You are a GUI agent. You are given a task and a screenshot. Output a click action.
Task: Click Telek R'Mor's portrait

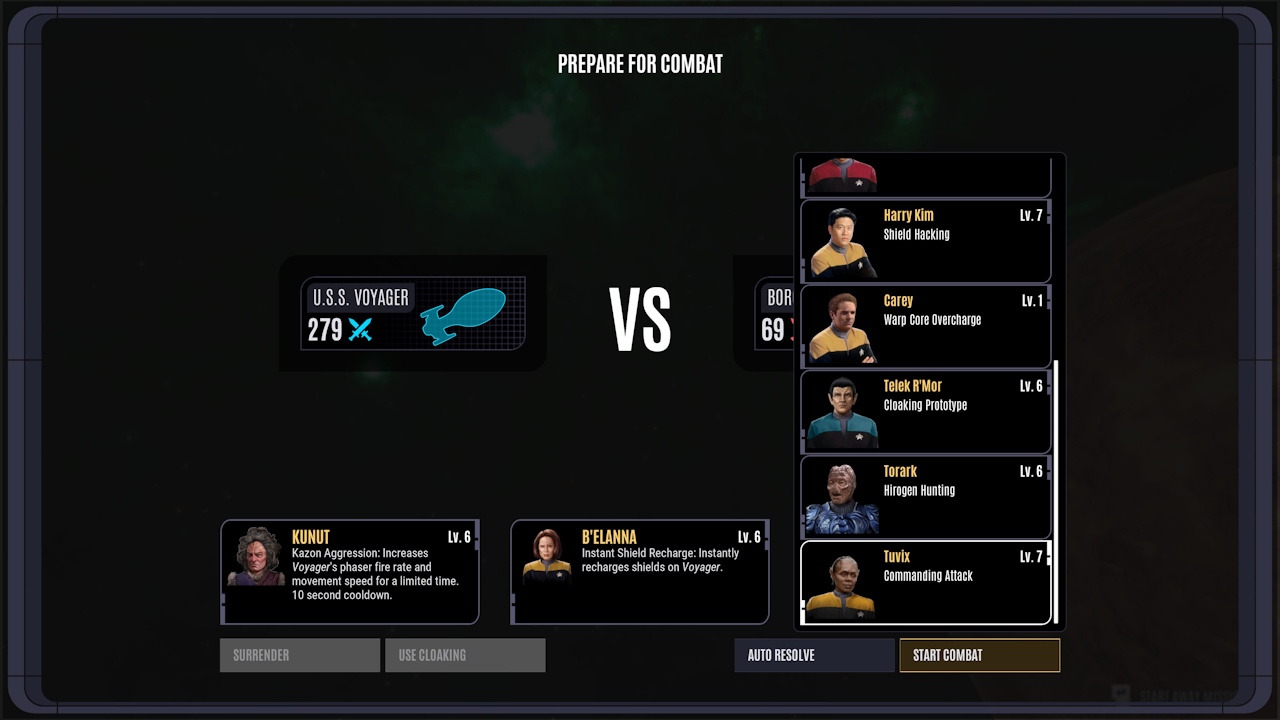tap(840, 411)
